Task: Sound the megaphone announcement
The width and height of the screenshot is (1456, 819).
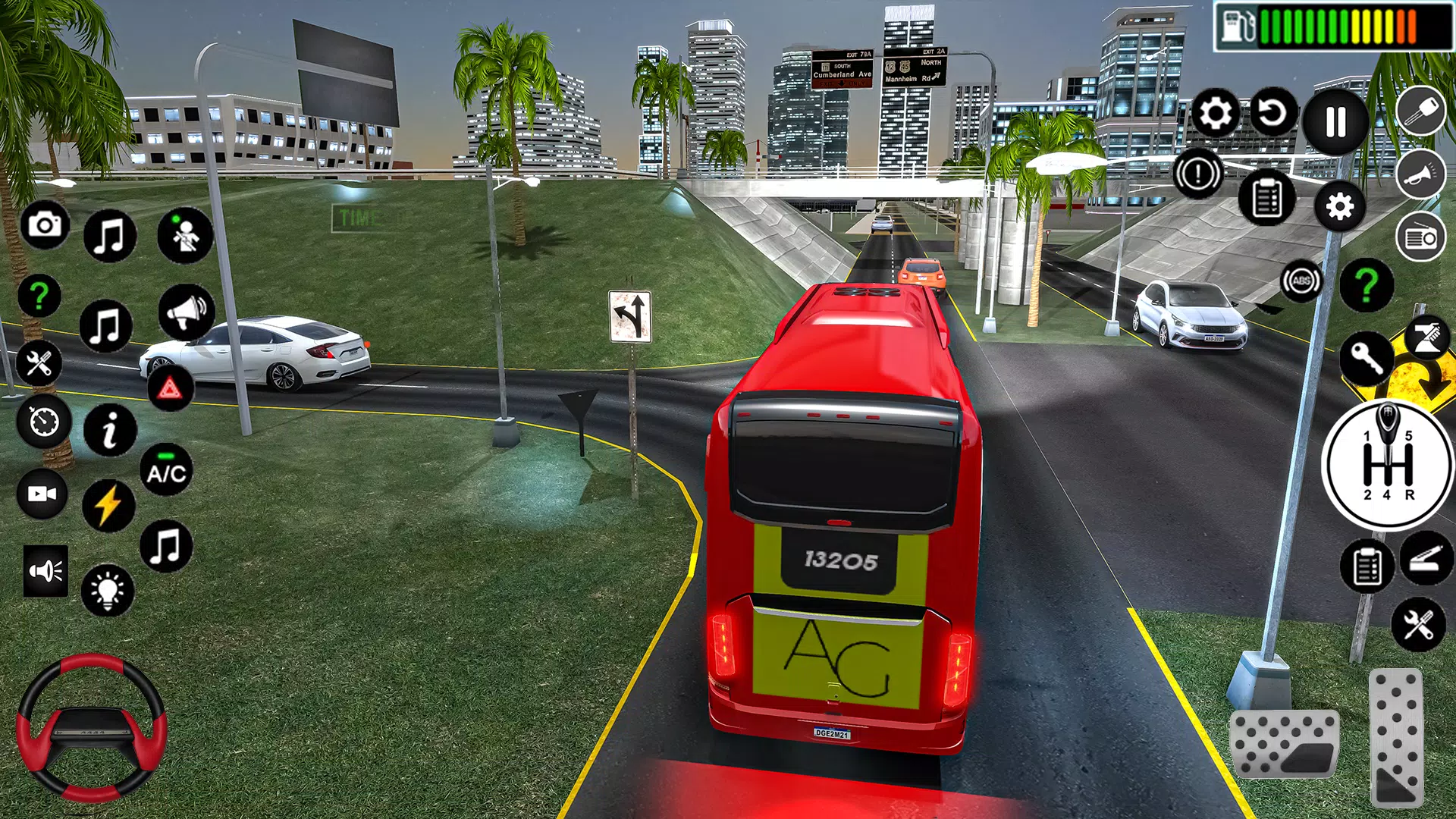Action: click(186, 312)
